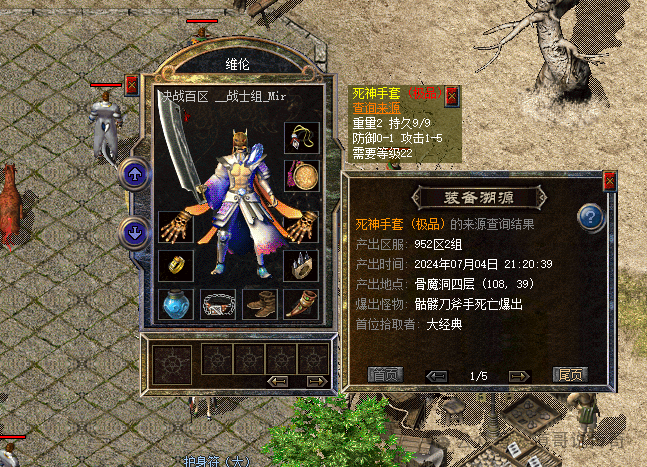Select the belt equipment slot
Image resolution: width=647 pixels, height=467 pixels.
pyautogui.click(x=218, y=303)
